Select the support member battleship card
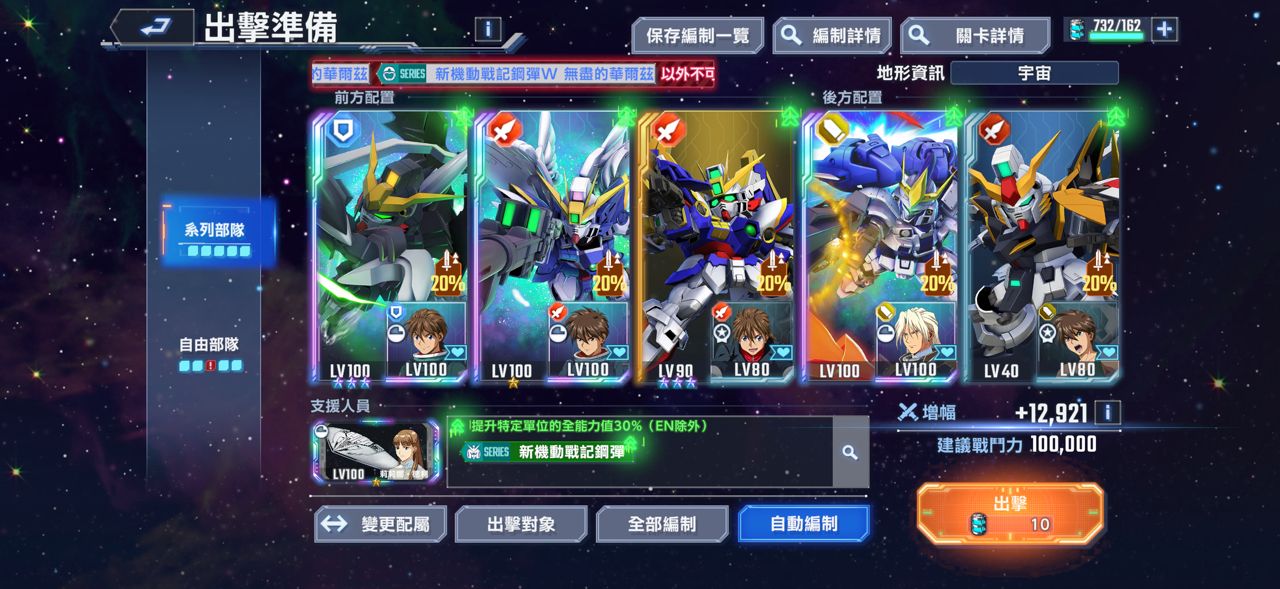This screenshot has height=589, width=1280. click(x=375, y=452)
